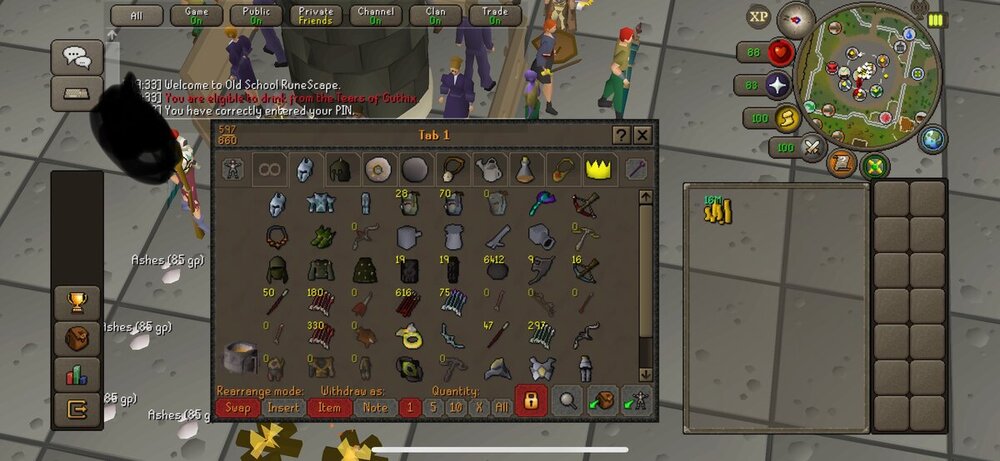The width and height of the screenshot is (1000, 461).
Task: Open the Private chat filter tab
Action: point(315,15)
